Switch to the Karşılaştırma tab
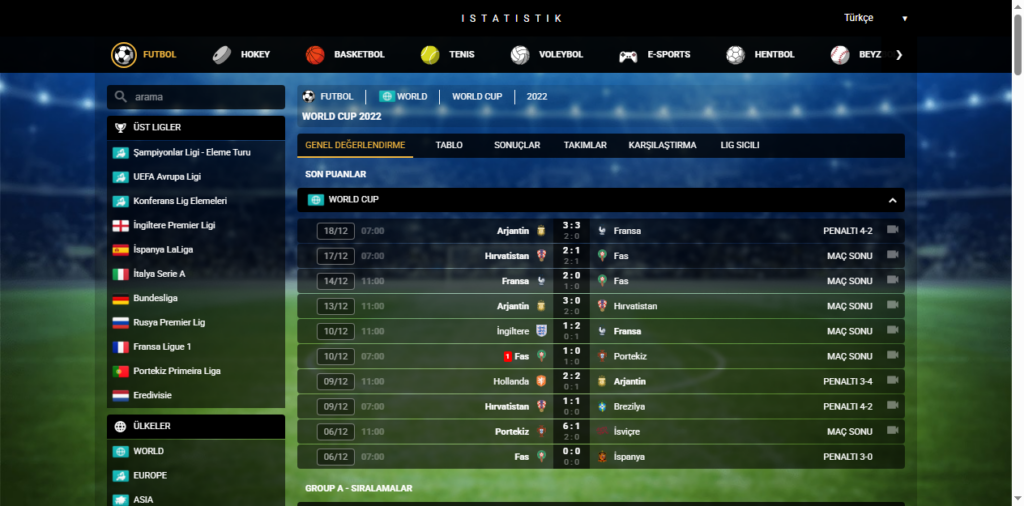Screen dimensions: 1024x506 click(662, 145)
